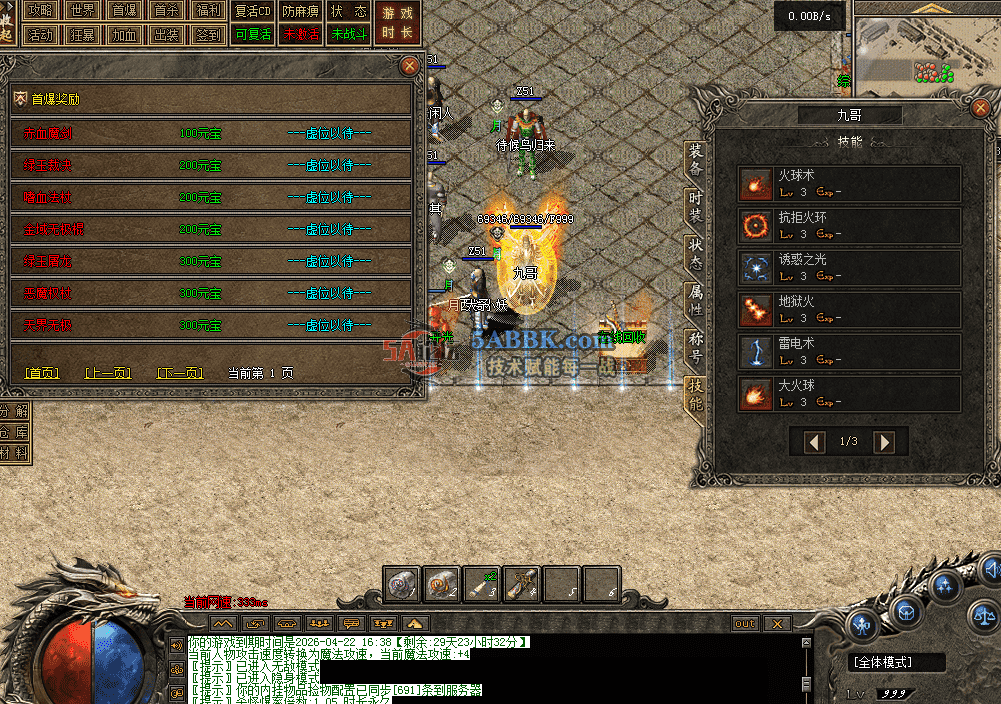Screen dimensions: 1001x704
Task: Jump to 首页 of reward list
Action: click(42, 373)
